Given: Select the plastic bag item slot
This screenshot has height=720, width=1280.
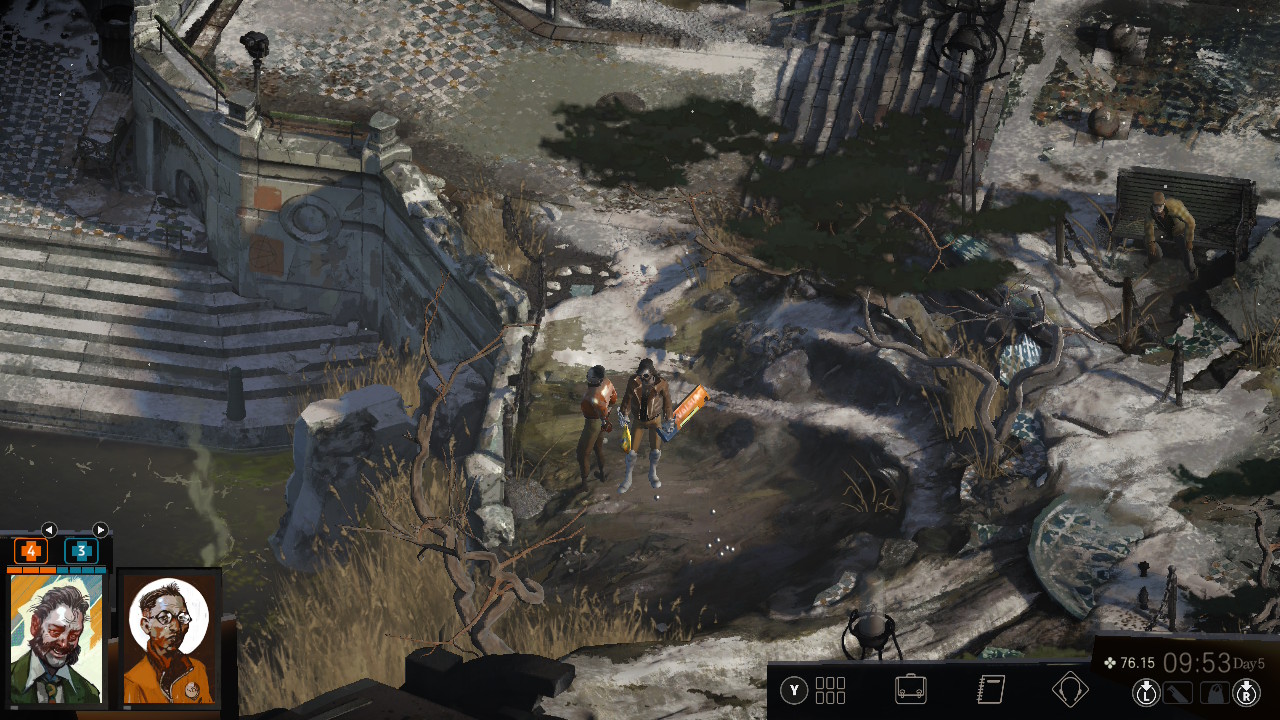Looking at the screenshot, I should click(x=1213, y=692).
